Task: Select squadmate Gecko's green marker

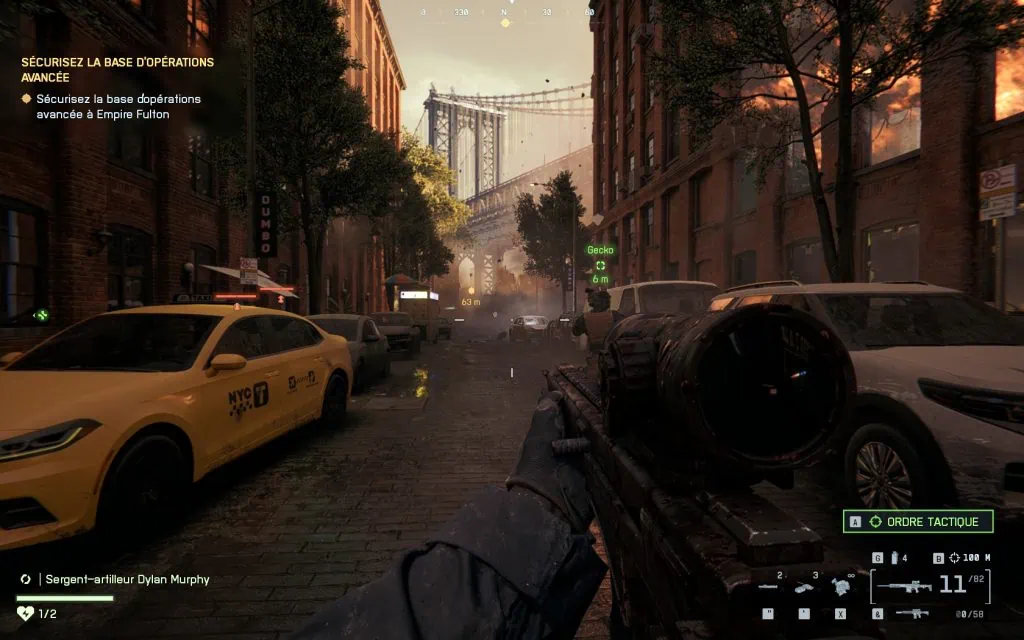Action: (x=600, y=265)
